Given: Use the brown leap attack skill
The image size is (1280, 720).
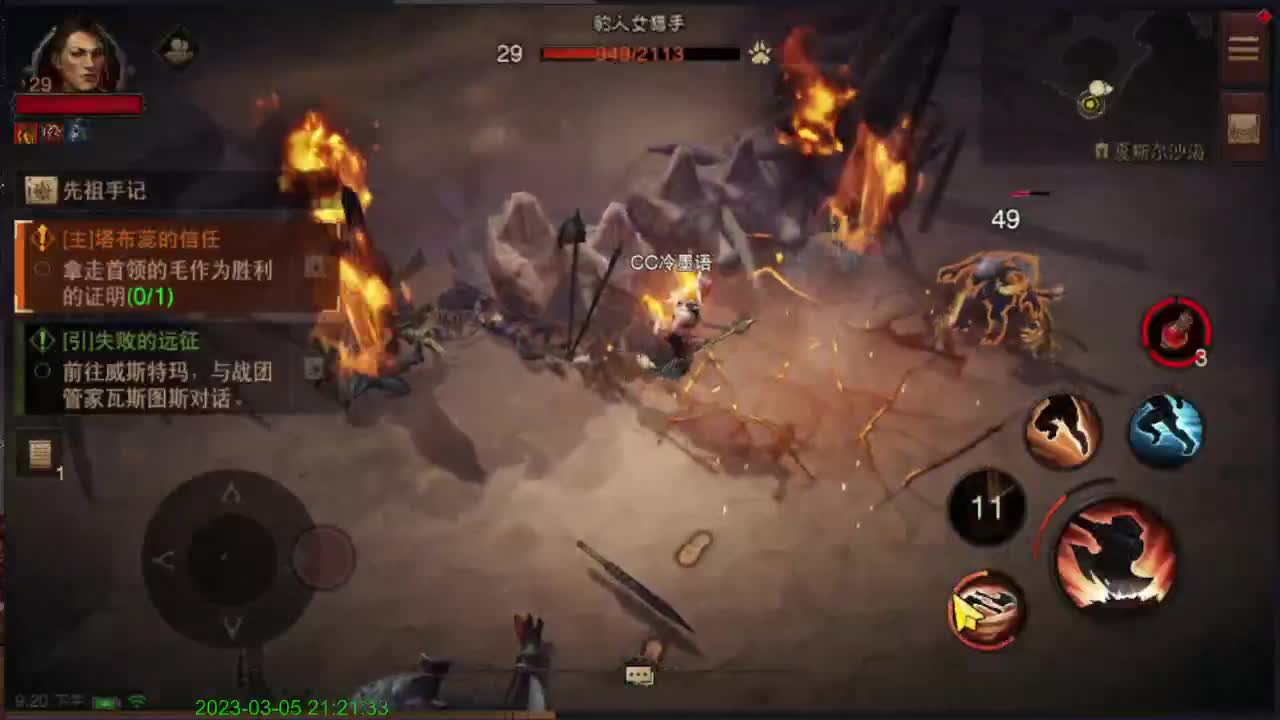Looking at the screenshot, I should coord(1063,430).
